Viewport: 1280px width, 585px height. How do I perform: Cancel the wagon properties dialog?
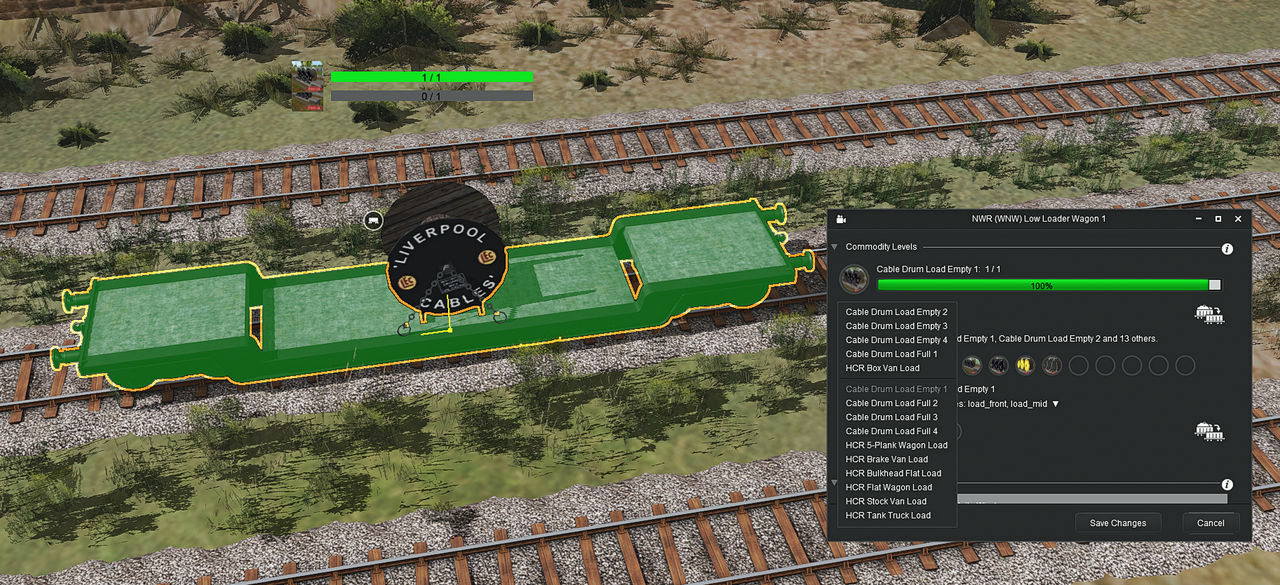tap(1210, 523)
